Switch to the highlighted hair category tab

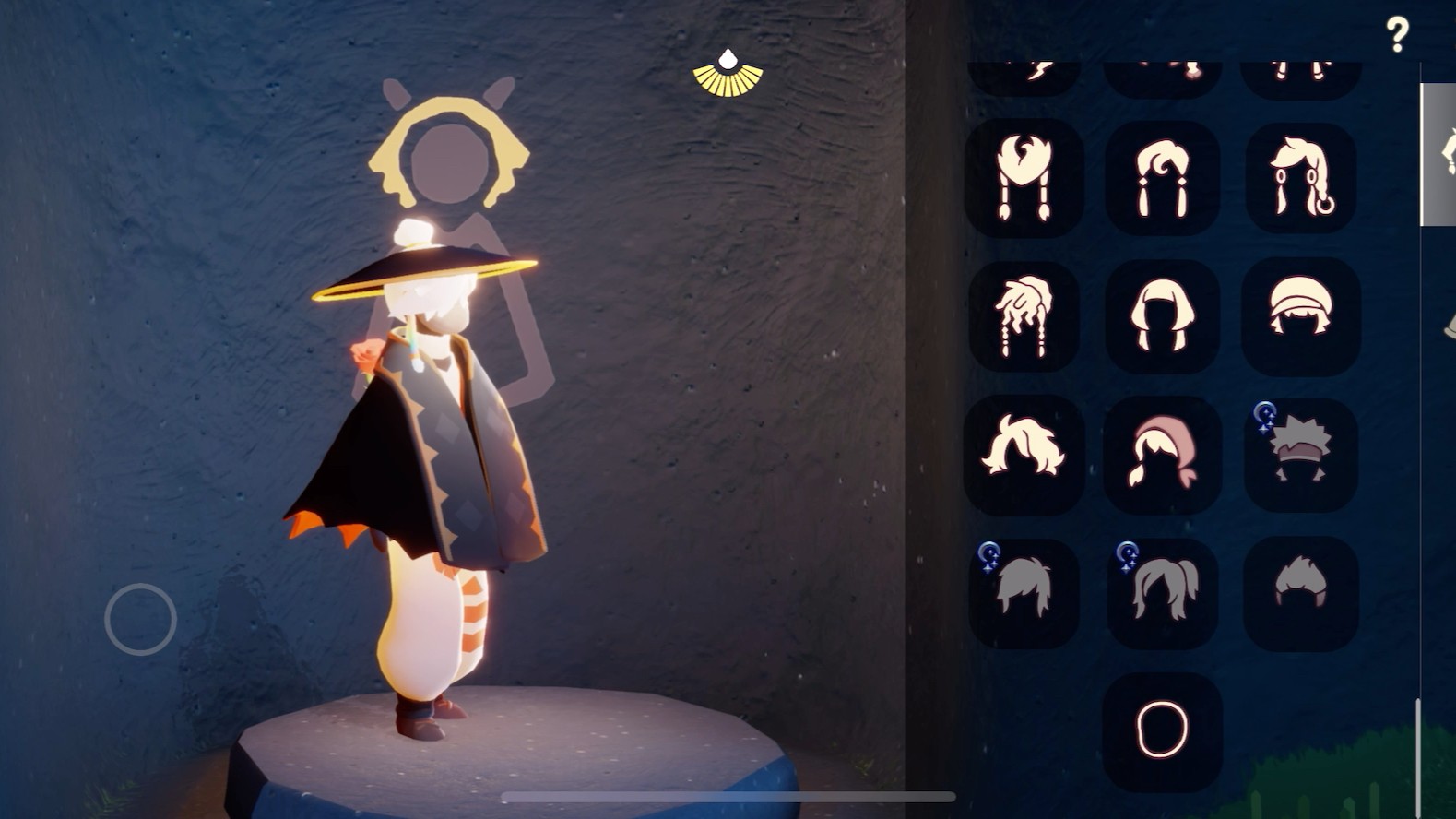tap(1438, 154)
